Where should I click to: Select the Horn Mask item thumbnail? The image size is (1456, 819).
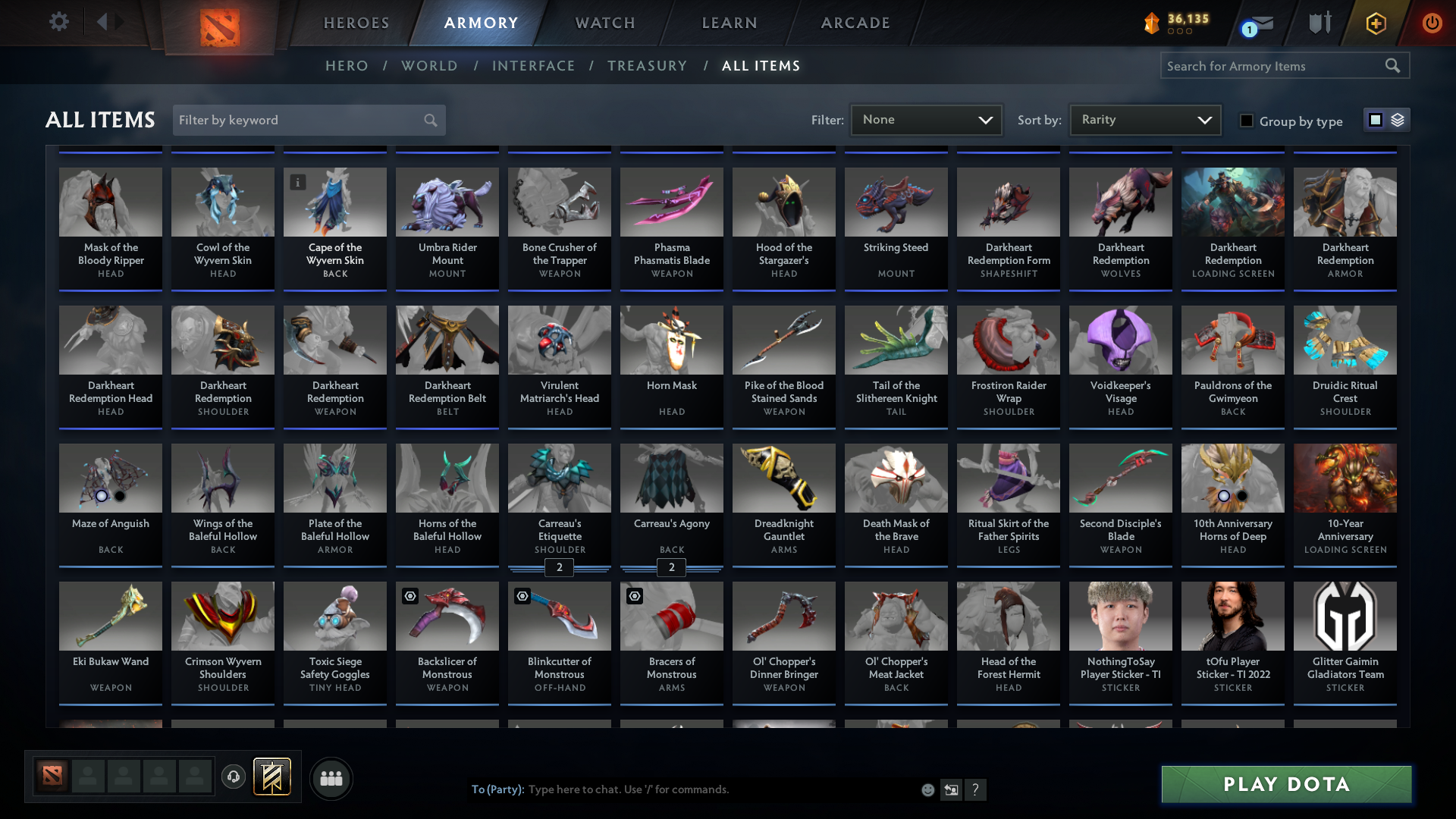coord(671,340)
